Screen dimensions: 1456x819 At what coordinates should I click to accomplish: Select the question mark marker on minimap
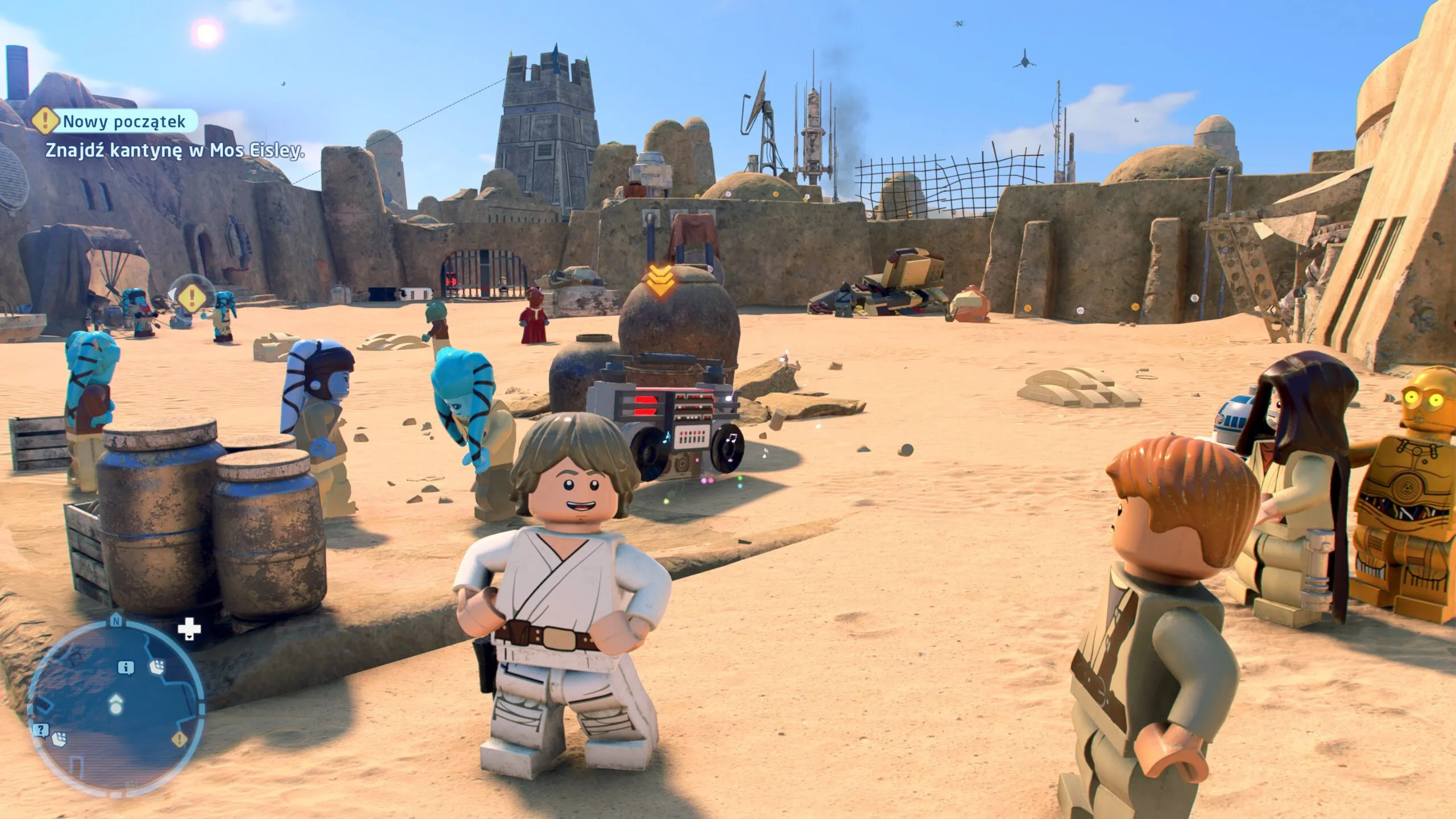click(x=40, y=730)
